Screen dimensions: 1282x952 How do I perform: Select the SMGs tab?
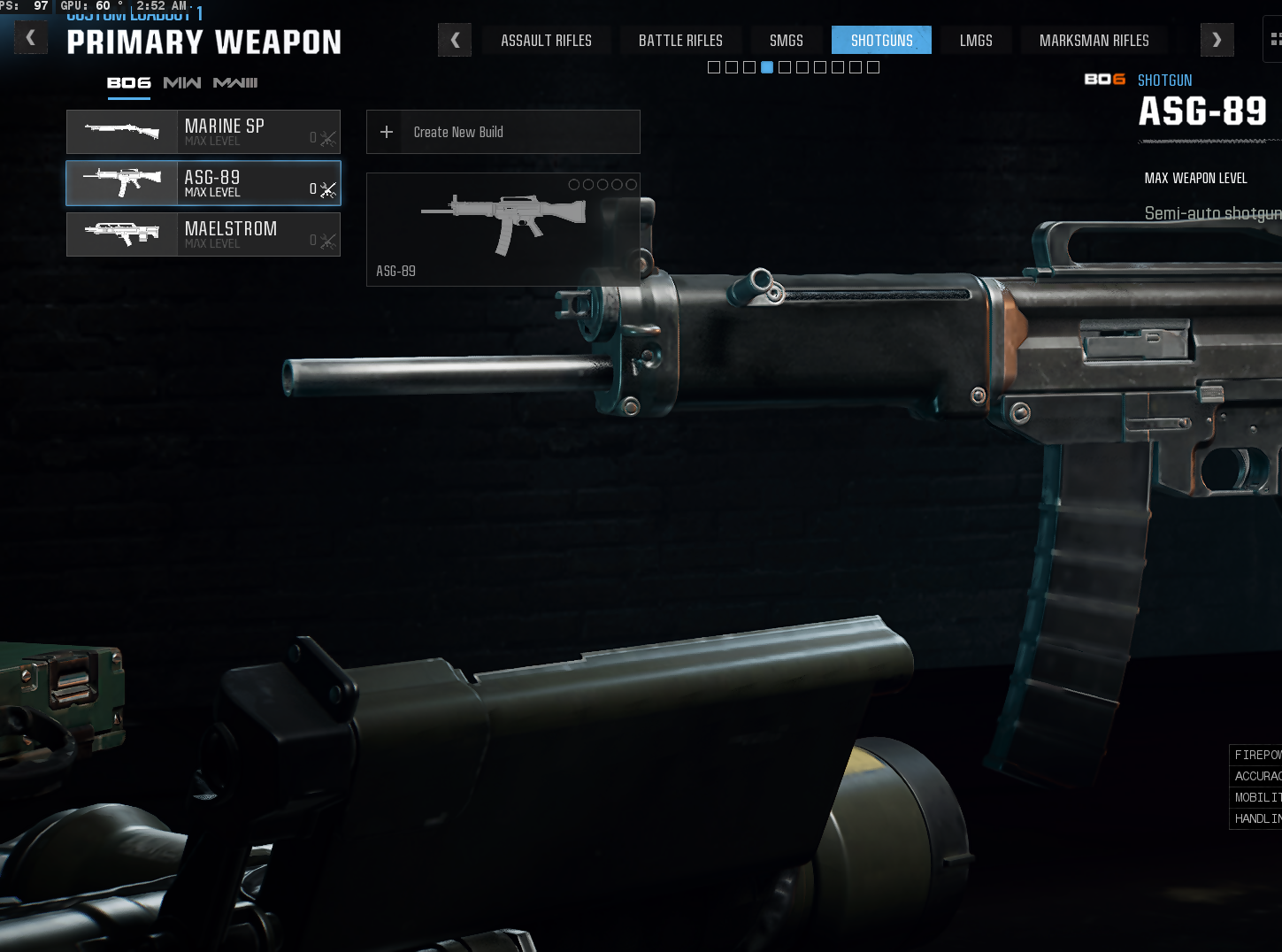click(x=786, y=41)
